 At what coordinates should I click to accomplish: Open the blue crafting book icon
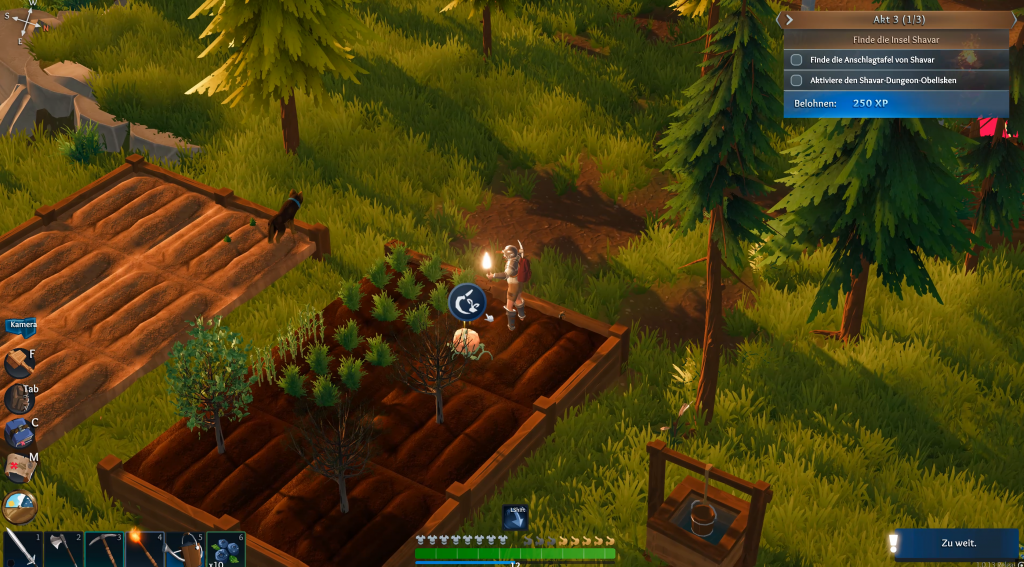18,433
